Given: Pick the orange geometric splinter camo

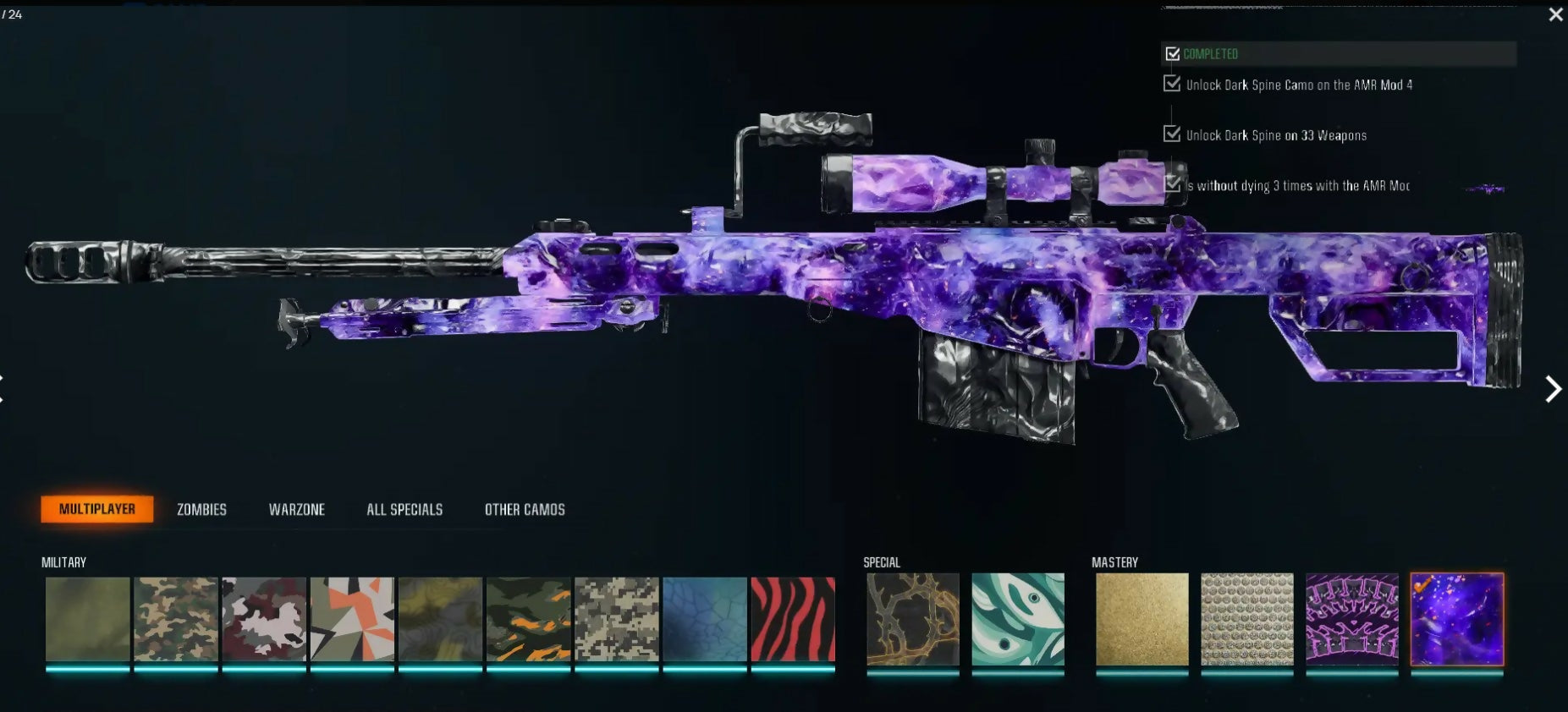Looking at the screenshot, I should pyautogui.click(x=352, y=619).
